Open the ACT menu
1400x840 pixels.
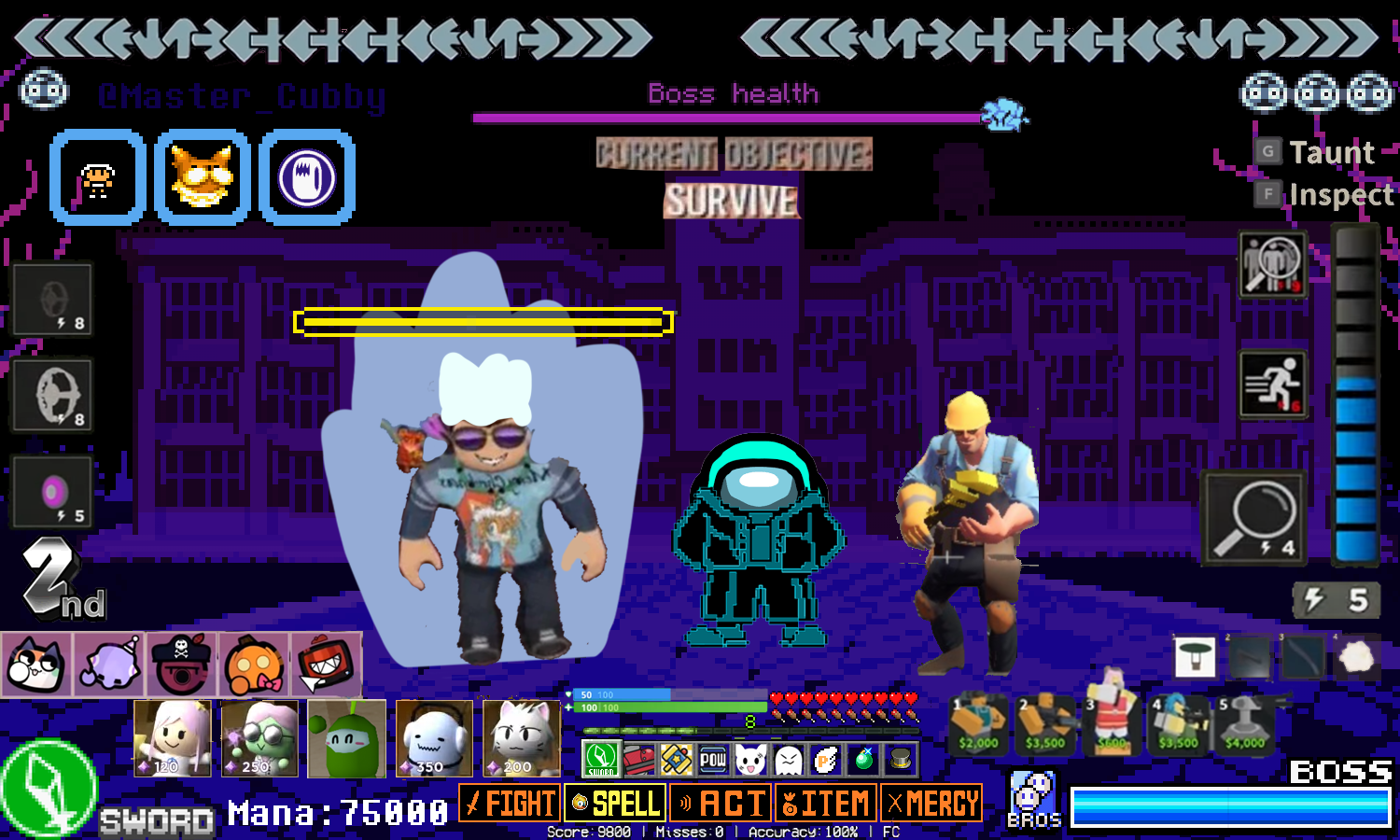coord(721,802)
